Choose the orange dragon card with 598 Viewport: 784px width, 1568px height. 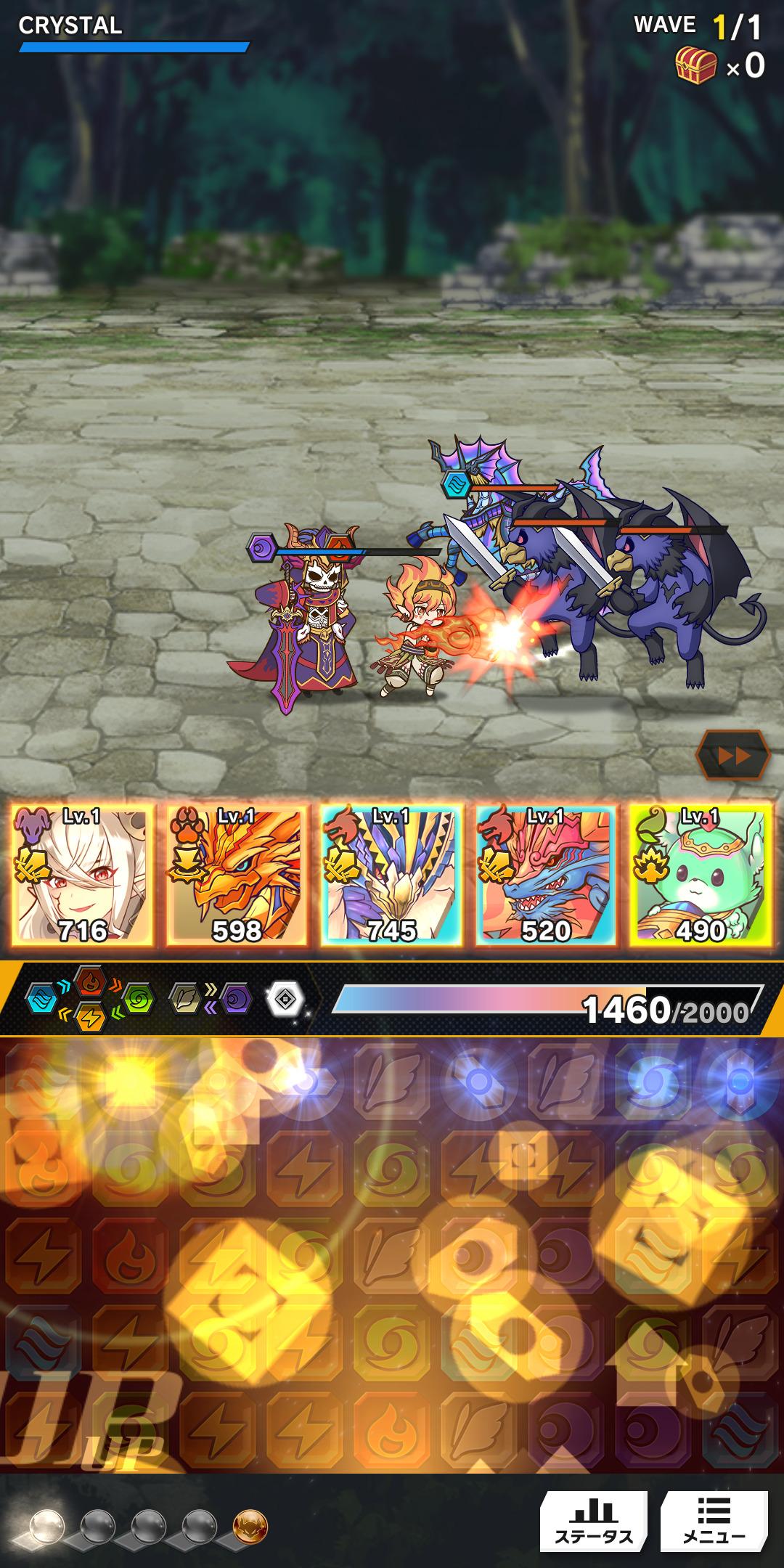(x=237, y=875)
